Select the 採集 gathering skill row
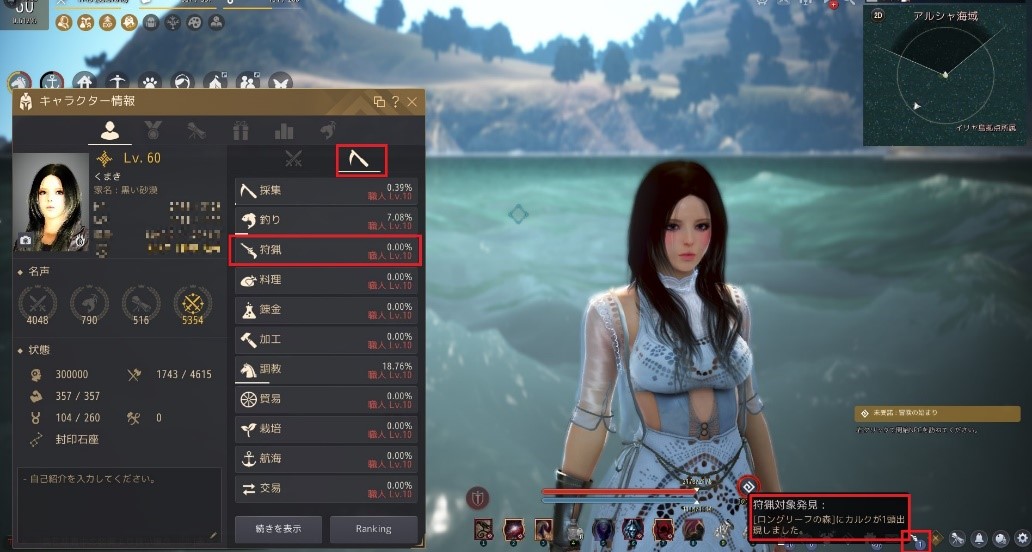The image size is (1032, 552). (x=326, y=191)
